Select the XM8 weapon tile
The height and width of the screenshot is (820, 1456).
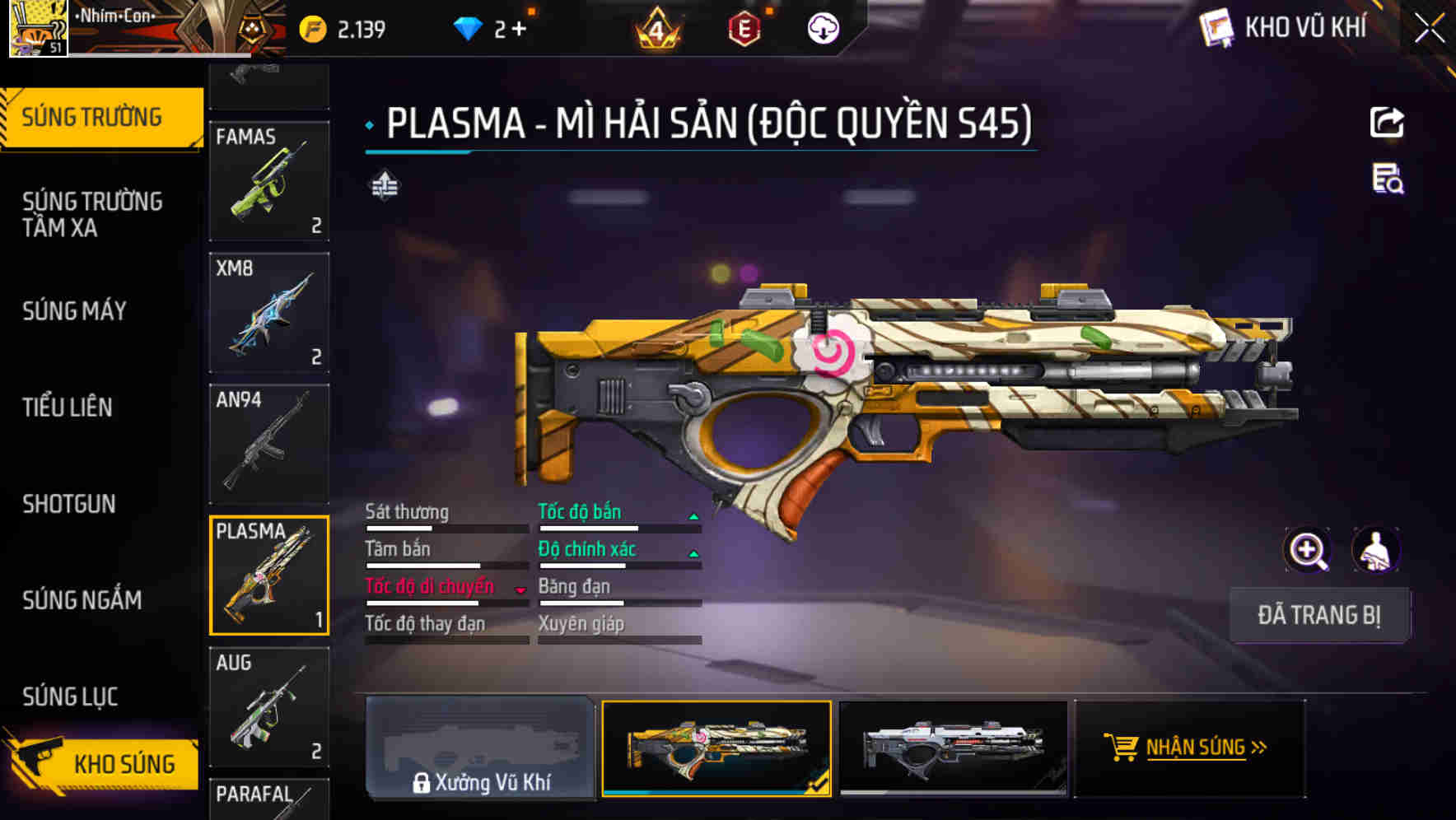tap(269, 313)
